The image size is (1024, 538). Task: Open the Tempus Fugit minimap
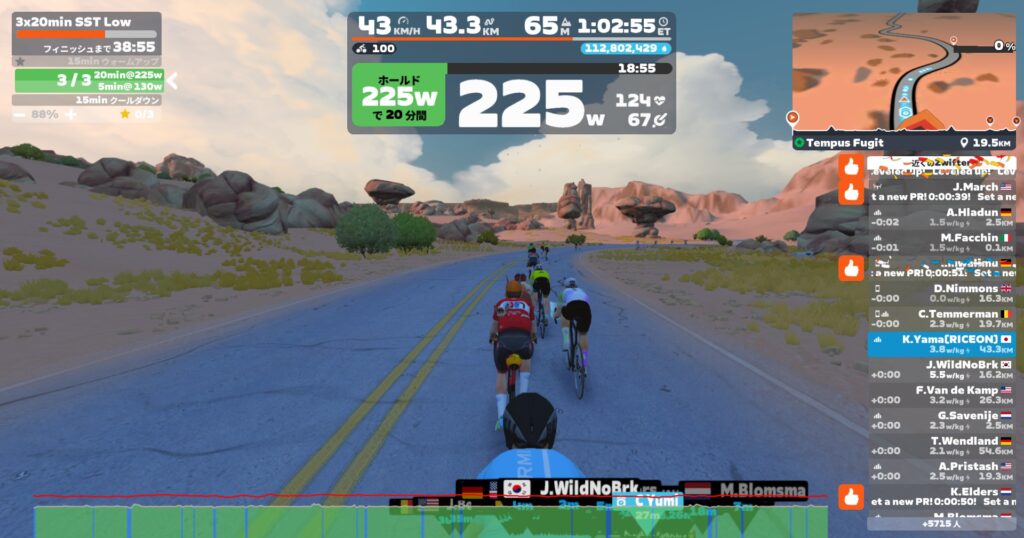pos(903,72)
